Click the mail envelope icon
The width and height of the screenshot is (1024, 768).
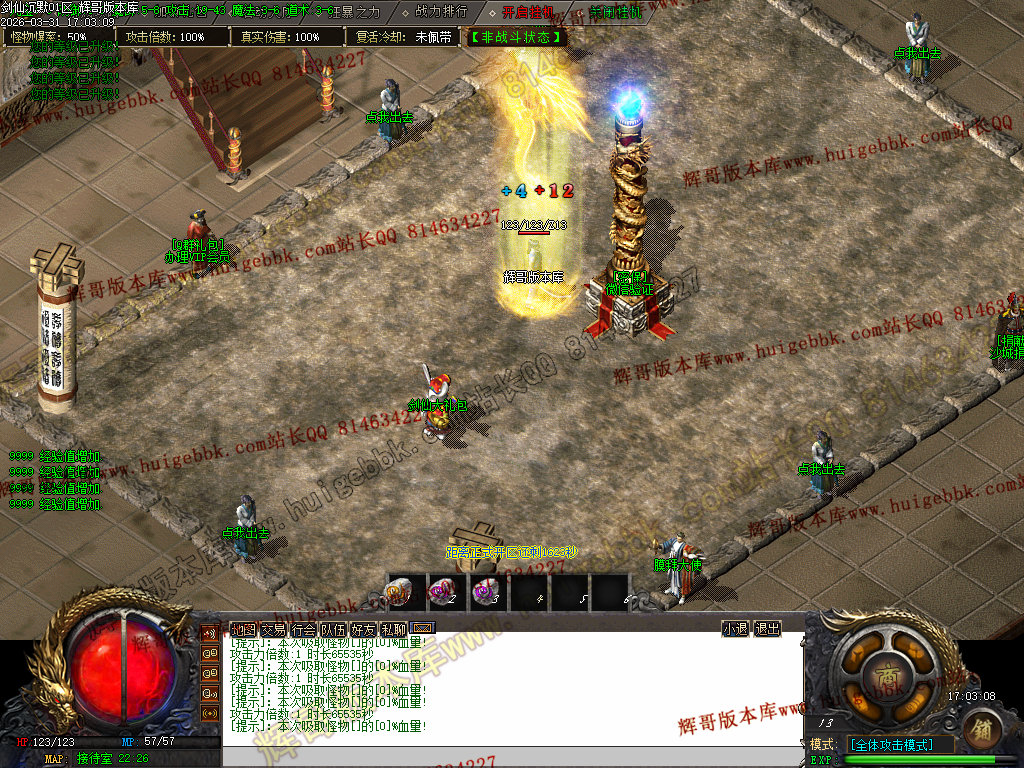click(422, 629)
